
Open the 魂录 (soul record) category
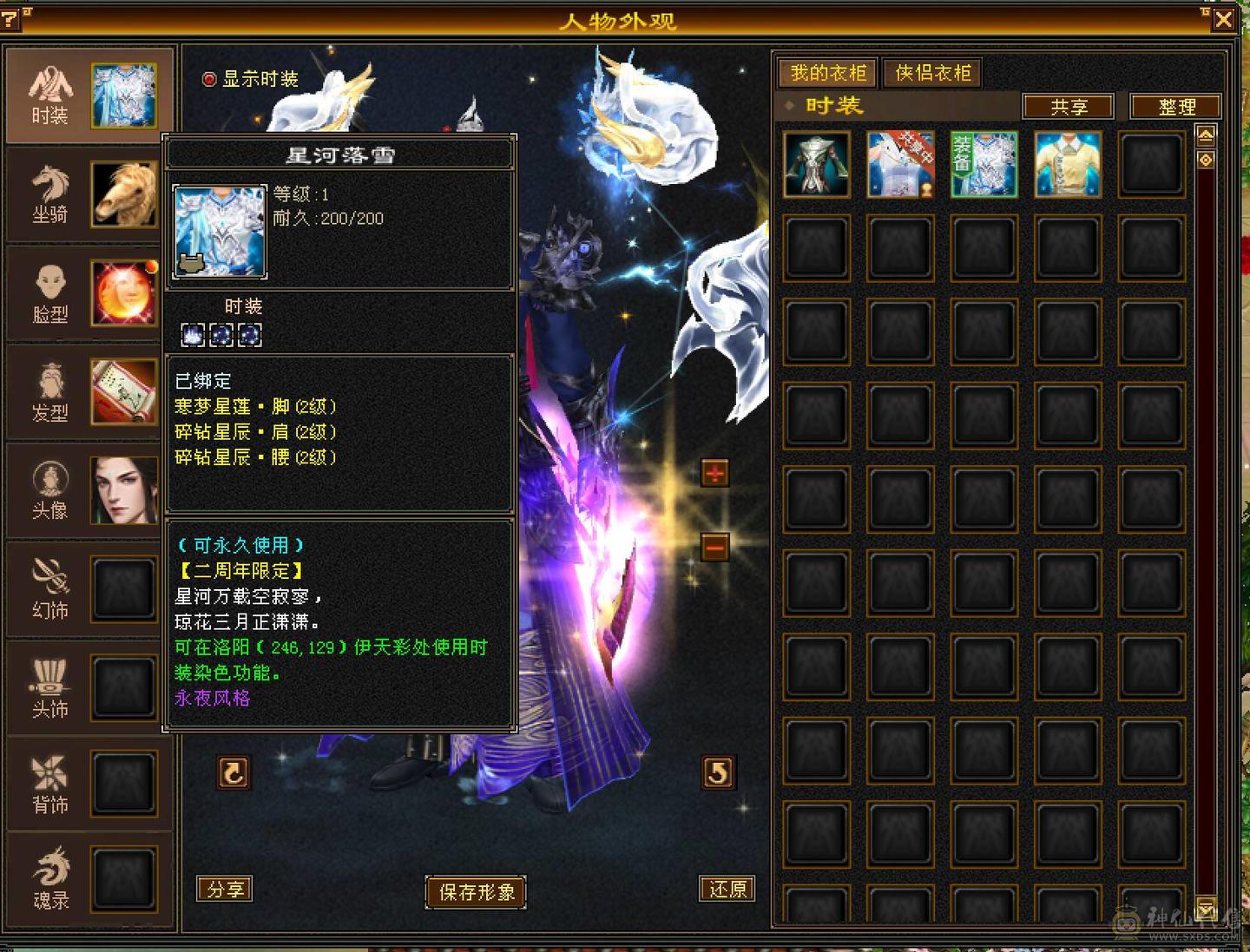50,881
